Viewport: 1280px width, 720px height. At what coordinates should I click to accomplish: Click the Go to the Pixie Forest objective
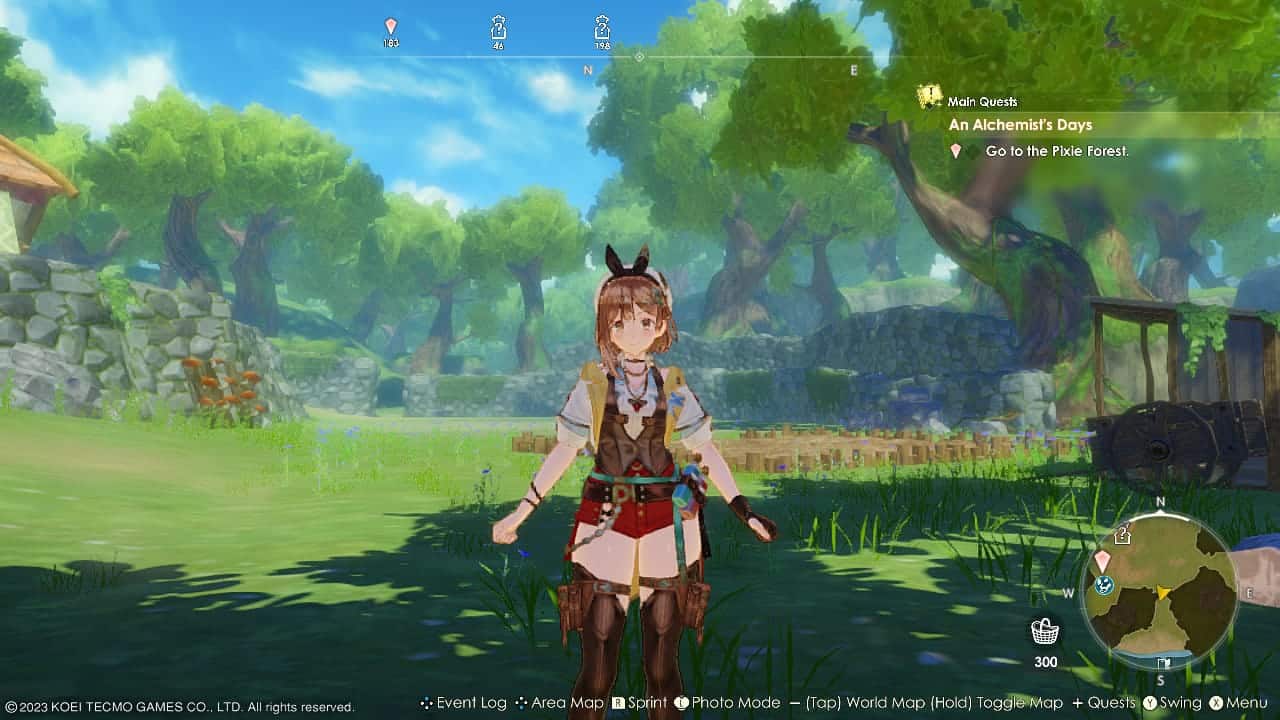[1056, 151]
